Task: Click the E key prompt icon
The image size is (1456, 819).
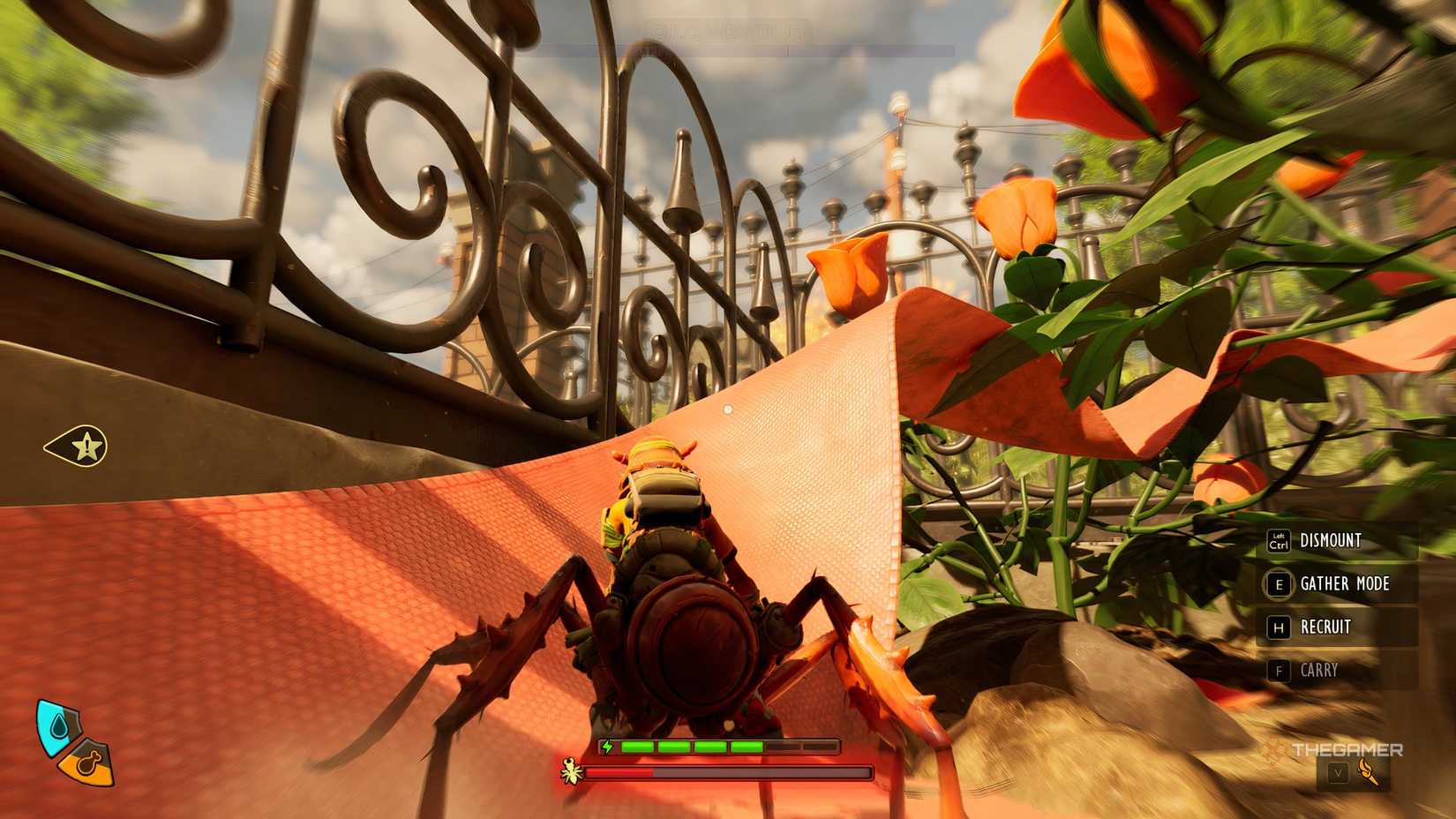Action: click(1280, 585)
